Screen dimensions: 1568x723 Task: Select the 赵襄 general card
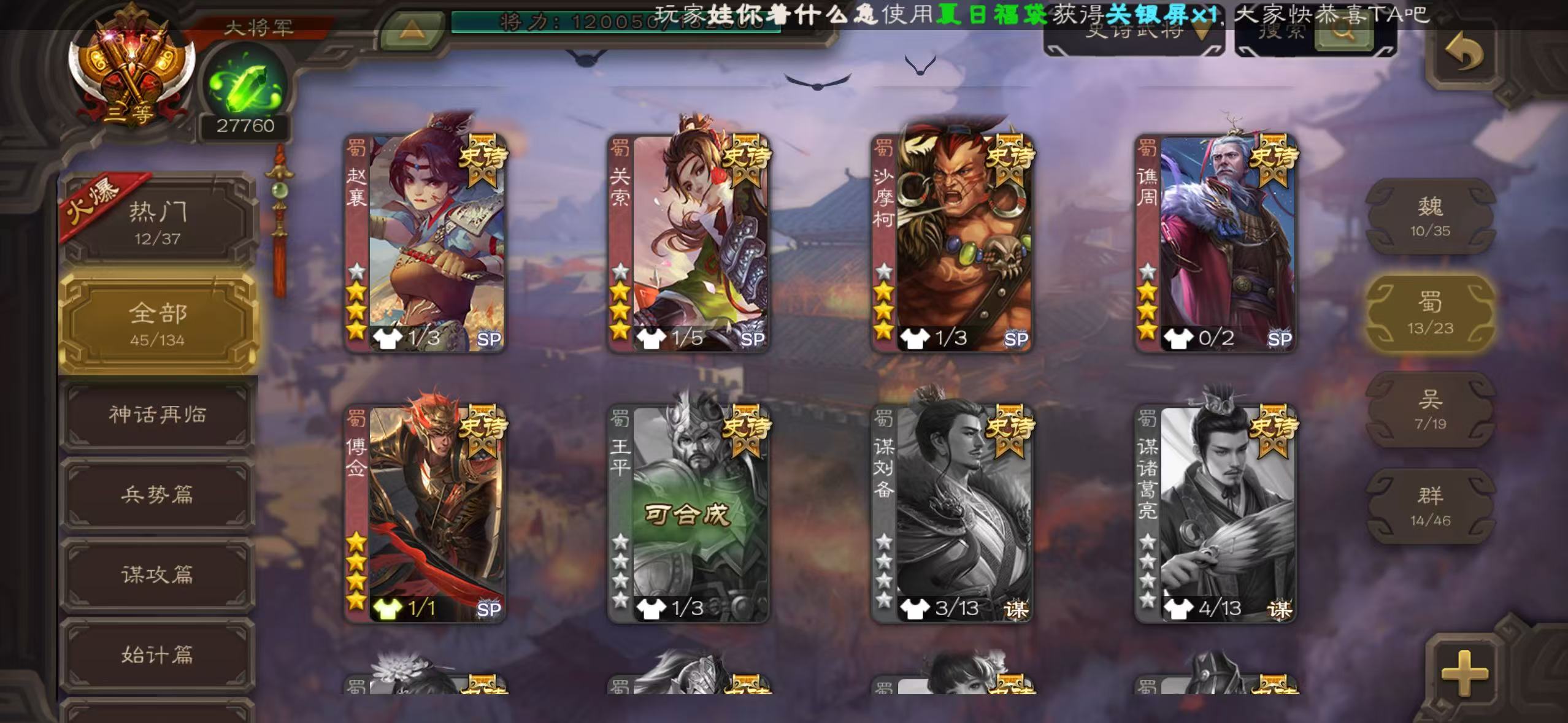coord(425,242)
